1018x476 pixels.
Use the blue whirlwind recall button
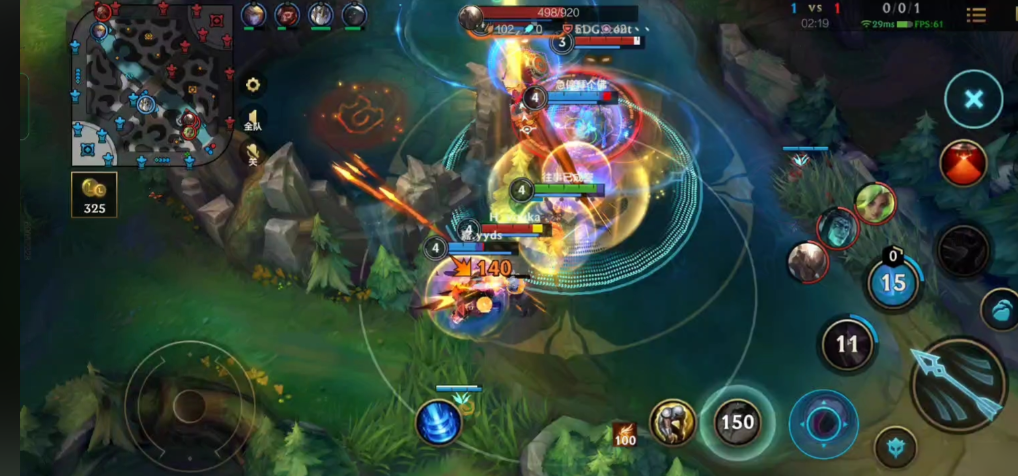[438, 421]
